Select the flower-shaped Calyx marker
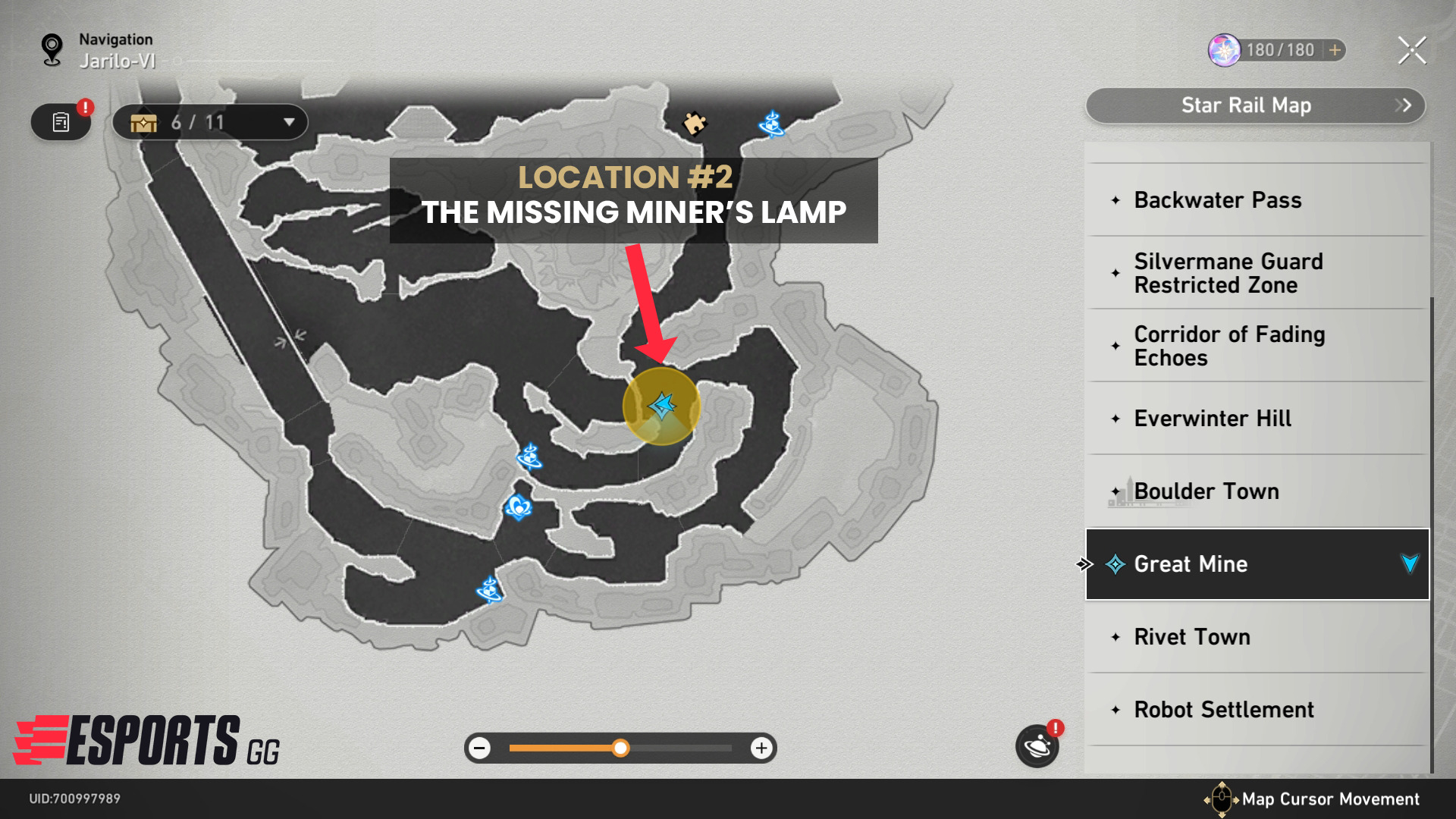 (518, 506)
